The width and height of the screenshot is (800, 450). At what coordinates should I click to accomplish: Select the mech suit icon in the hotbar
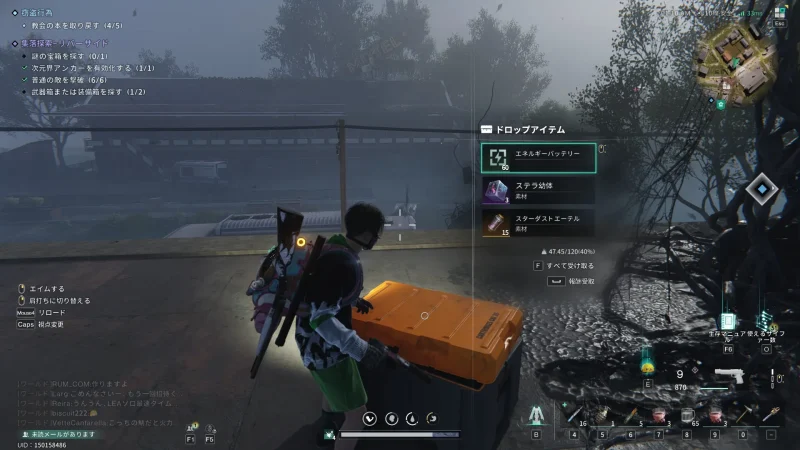pos(536,413)
